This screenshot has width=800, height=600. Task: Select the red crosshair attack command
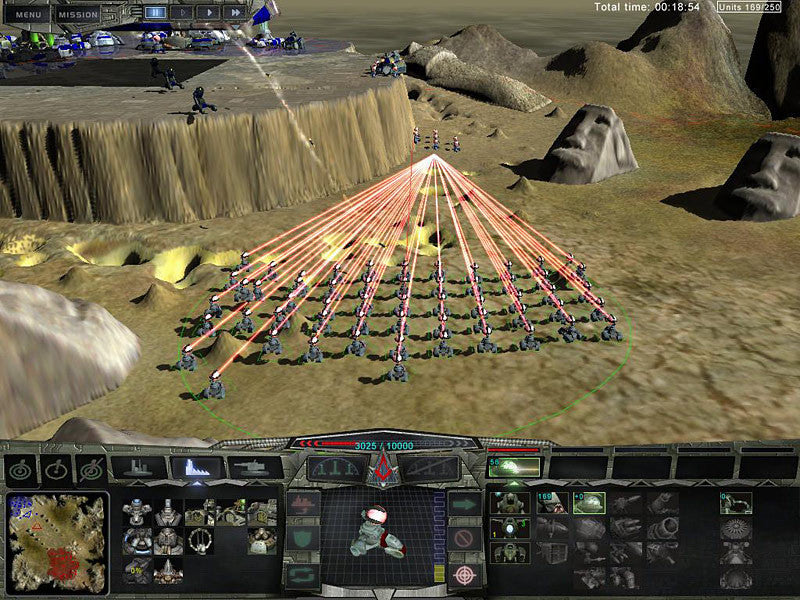[462, 574]
